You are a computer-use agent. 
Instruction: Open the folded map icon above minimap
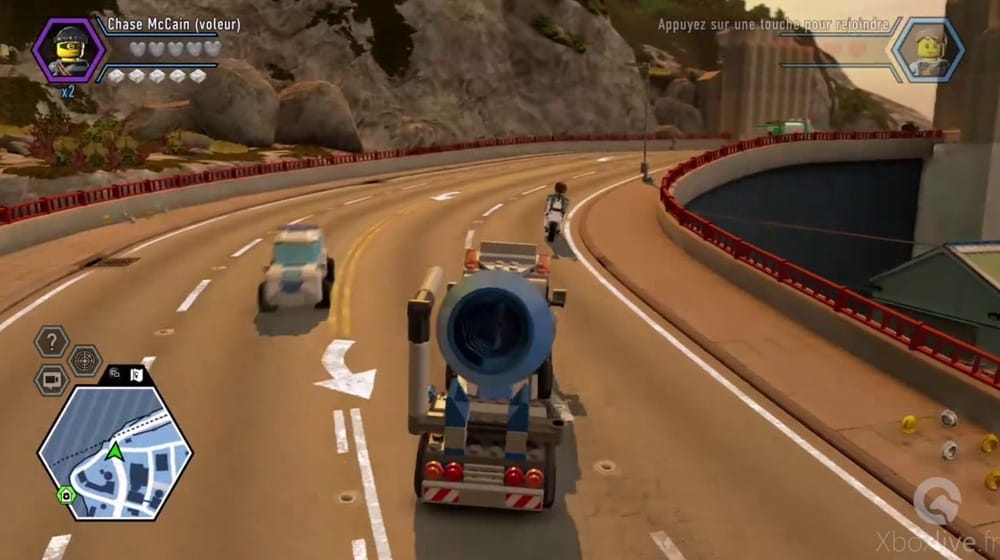(x=135, y=375)
